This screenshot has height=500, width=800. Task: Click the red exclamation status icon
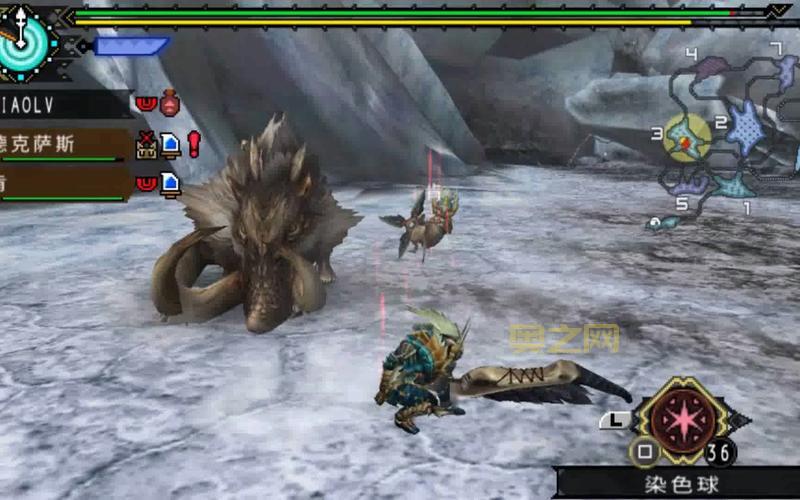194,144
